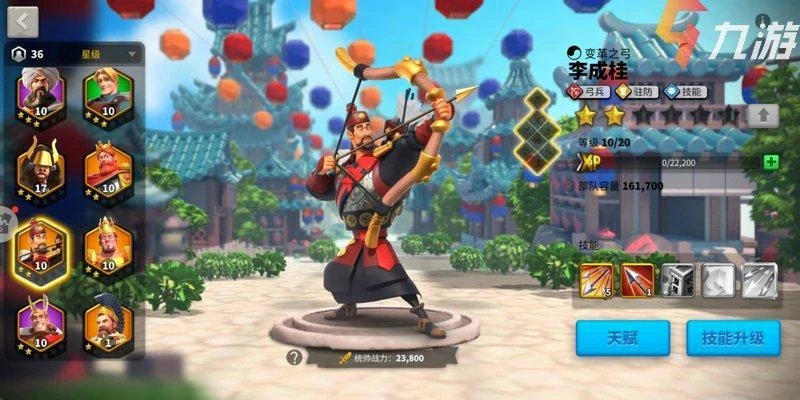
Task: Inspect the last locked arrow-volley skill
Action: [759, 280]
